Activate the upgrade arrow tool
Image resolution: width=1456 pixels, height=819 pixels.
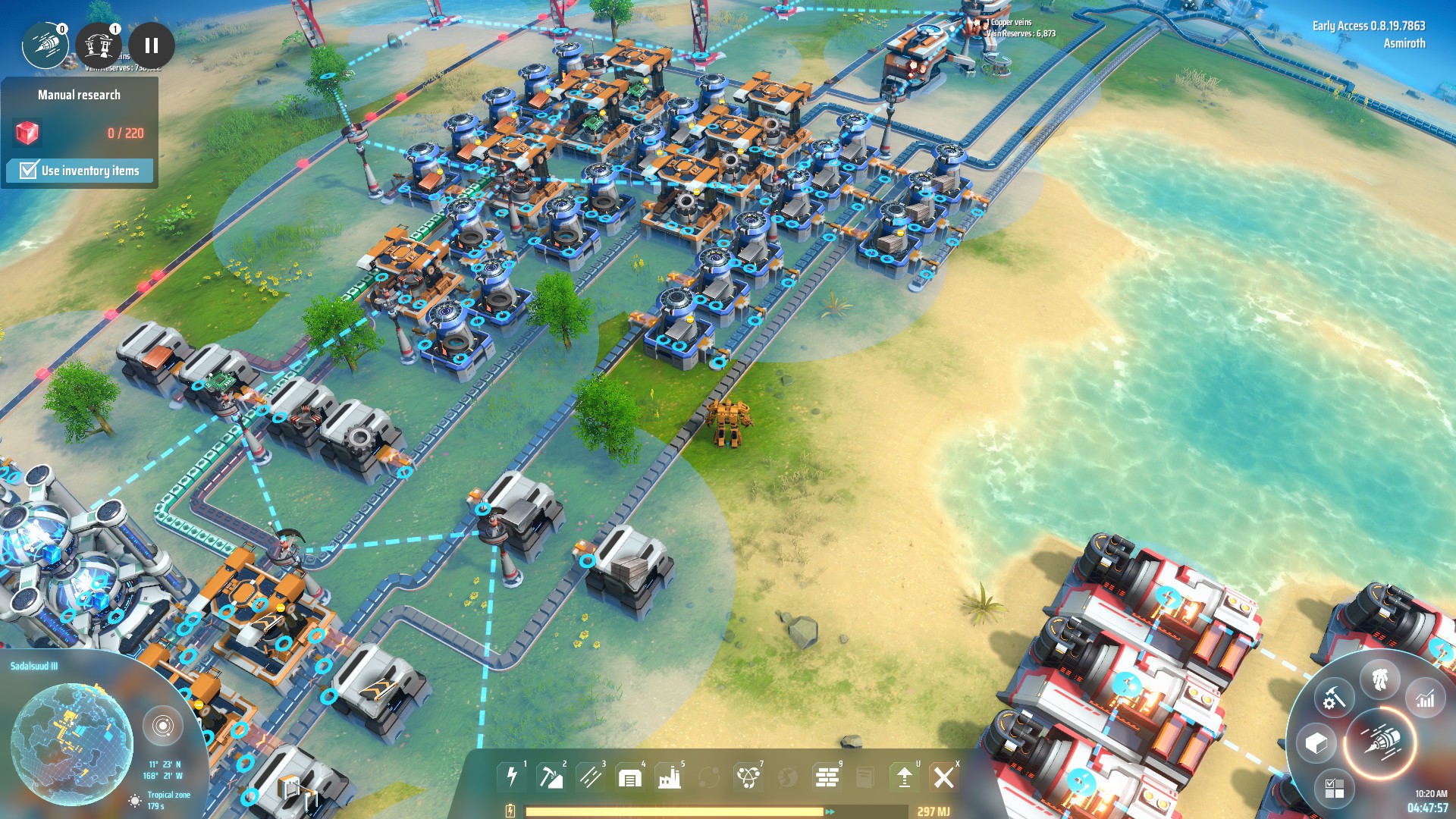tap(905, 777)
